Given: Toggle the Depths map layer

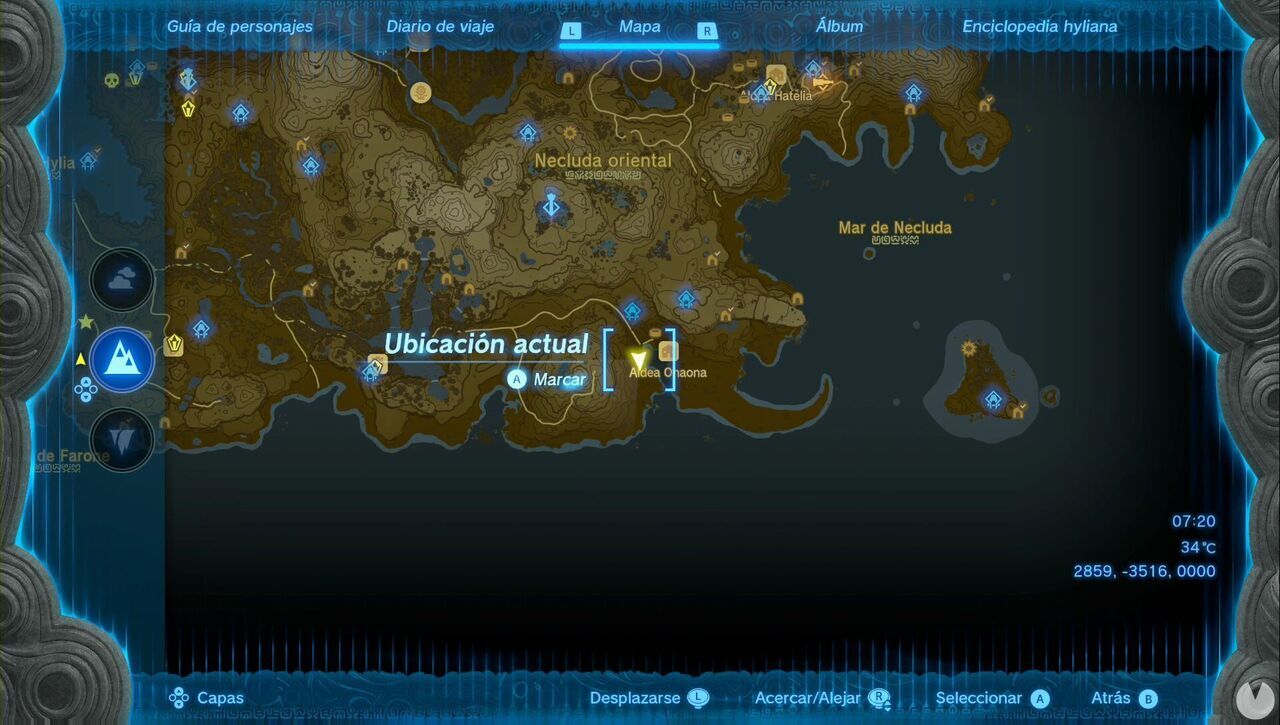Looking at the screenshot, I should [x=121, y=438].
